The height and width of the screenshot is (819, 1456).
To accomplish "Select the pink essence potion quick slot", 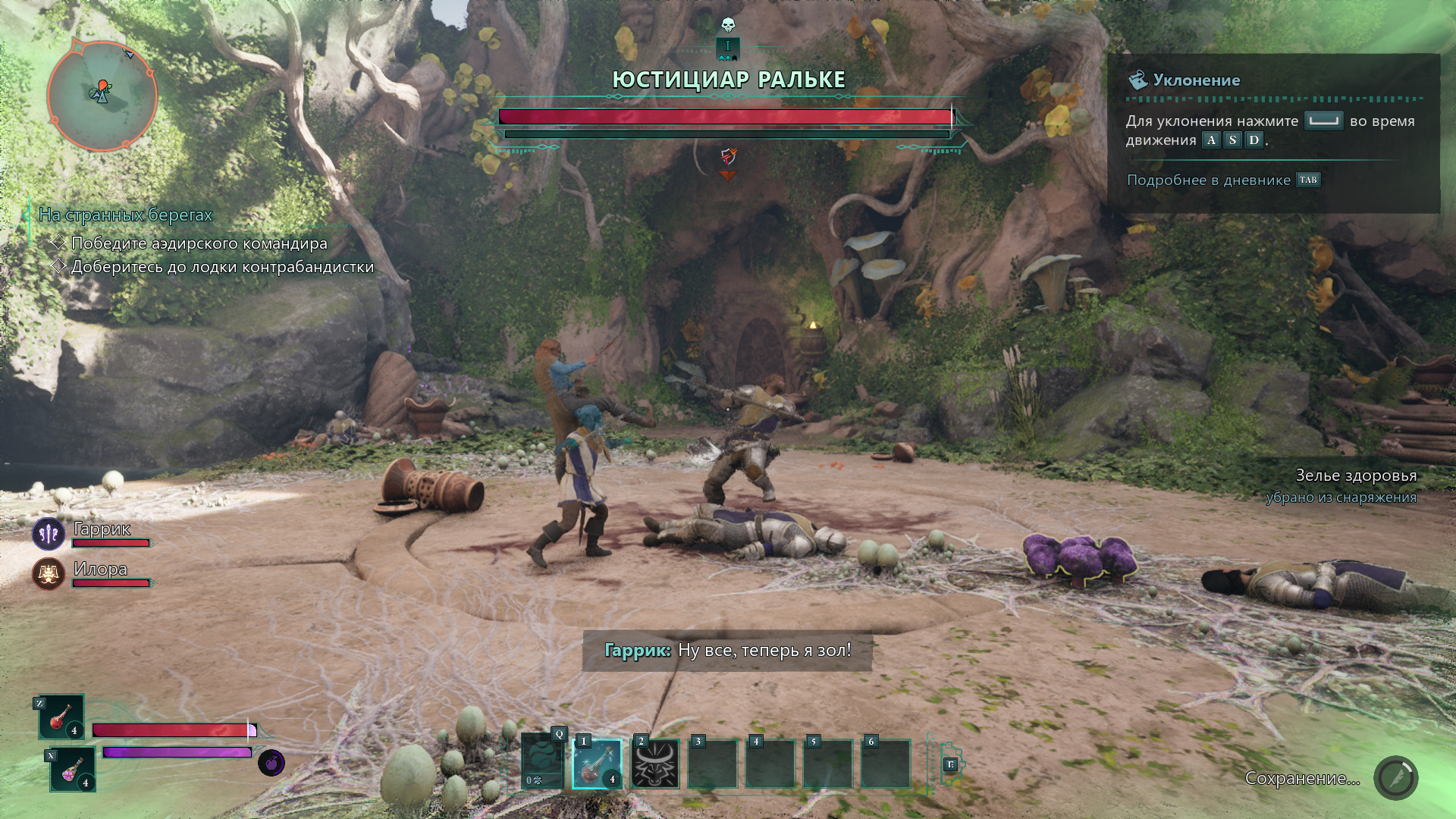I will click(73, 769).
